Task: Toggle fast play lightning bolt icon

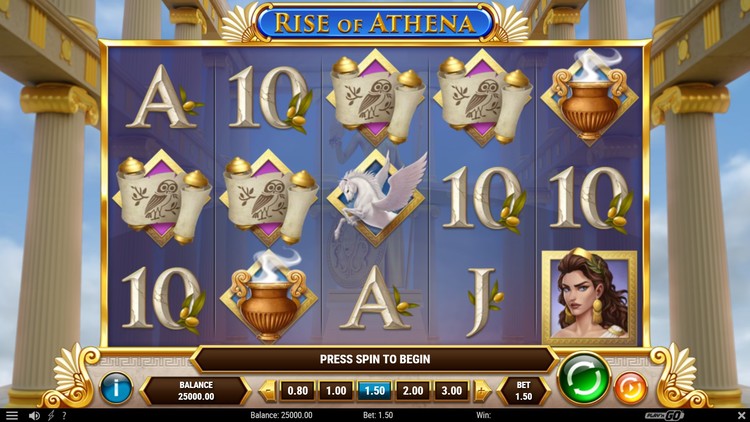Action: pyautogui.click(x=50, y=415)
